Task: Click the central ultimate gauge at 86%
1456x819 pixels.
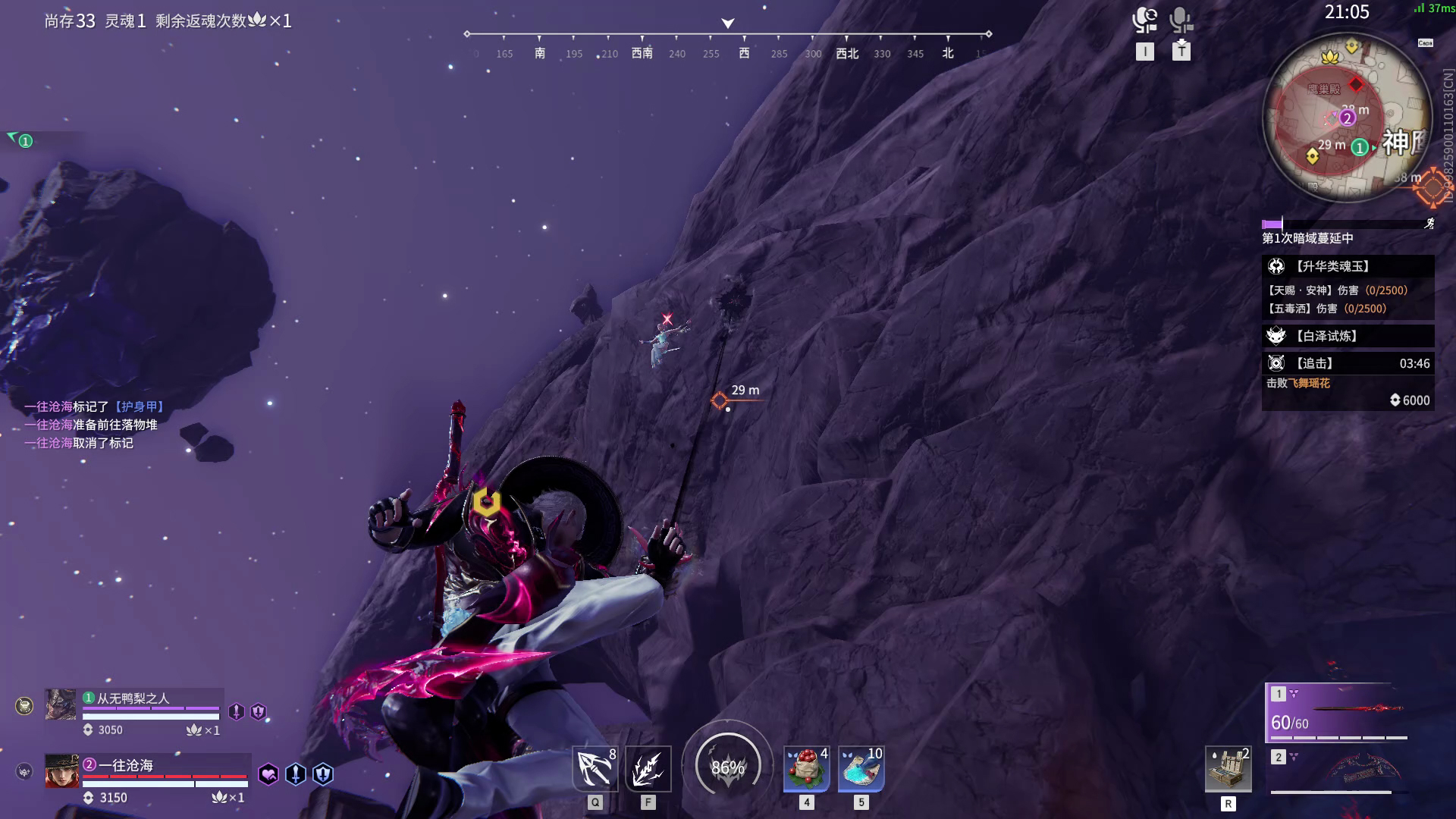Action: coord(728,767)
